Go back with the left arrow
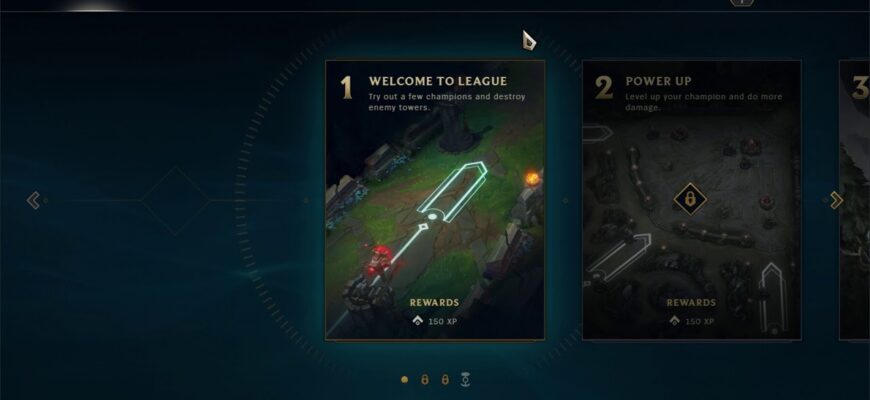The width and height of the screenshot is (870, 400). click(33, 200)
